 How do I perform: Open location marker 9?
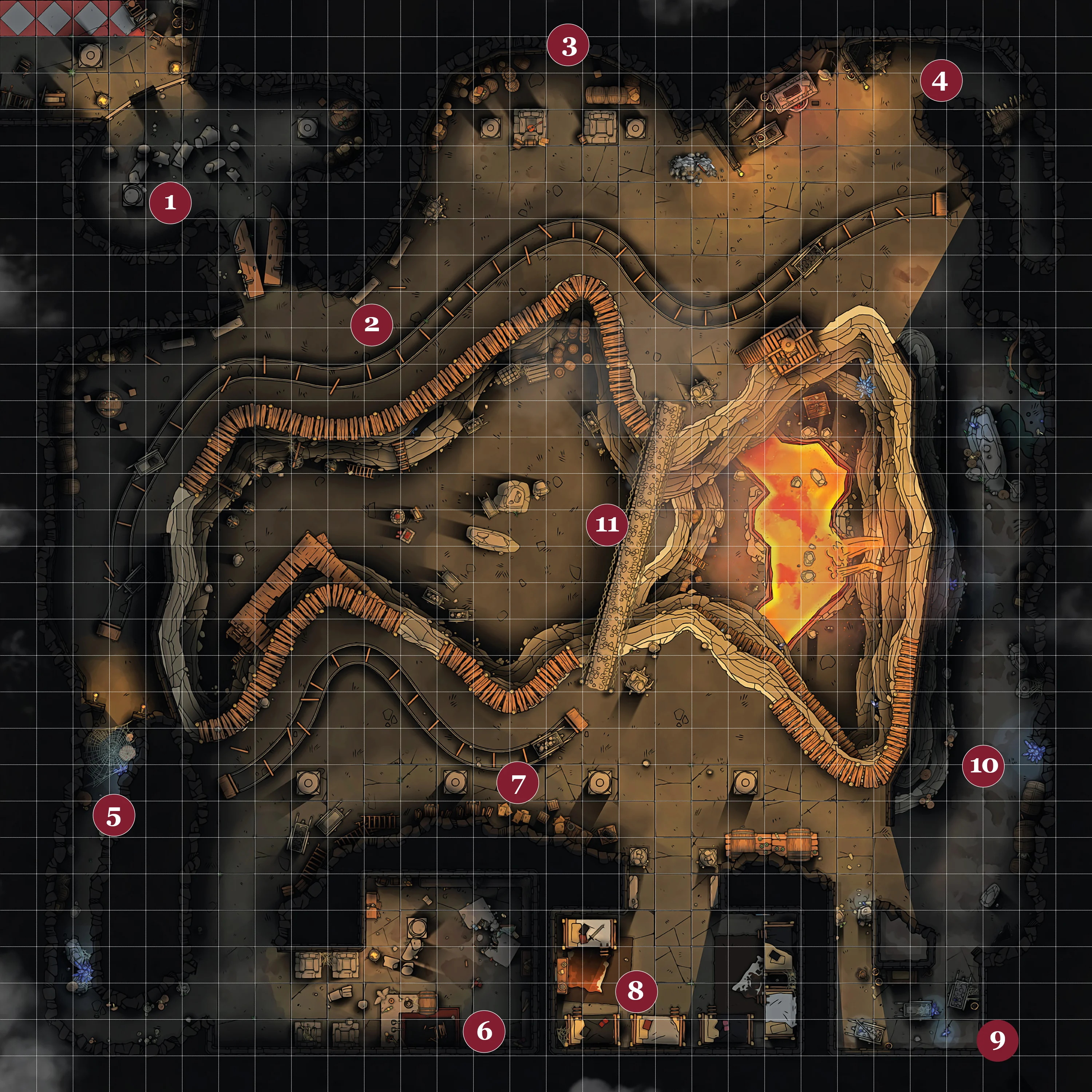(x=998, y=1040)
